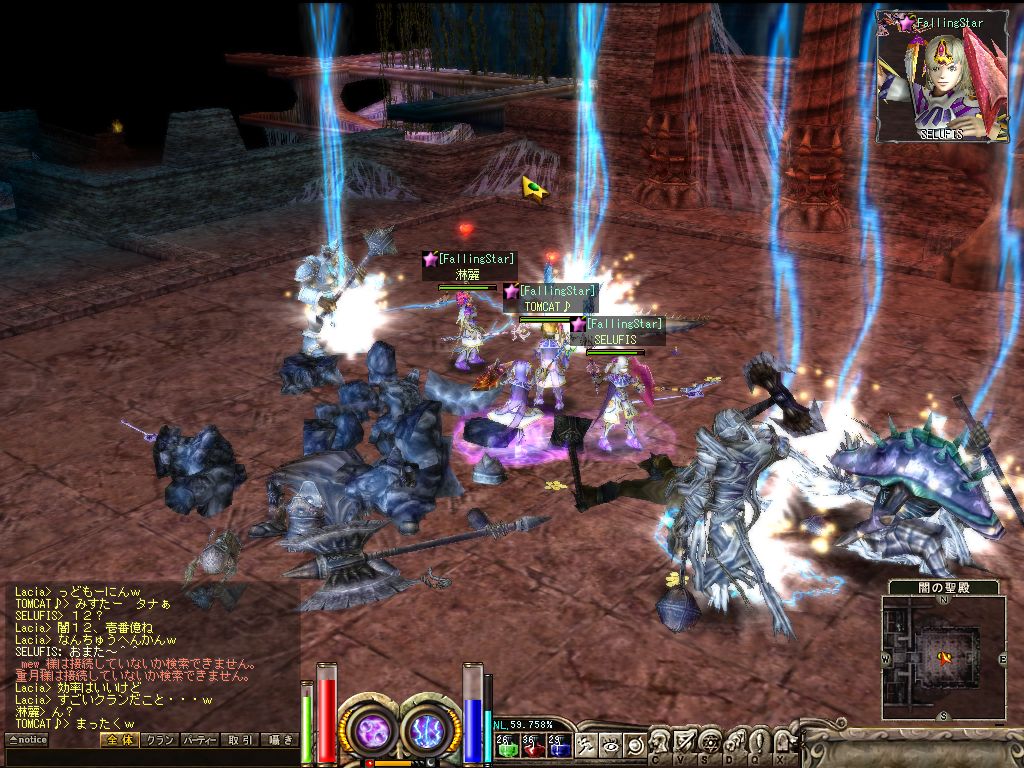
Task: Choose the 囁き whisper chat tab
Action: tap(279, 740)
